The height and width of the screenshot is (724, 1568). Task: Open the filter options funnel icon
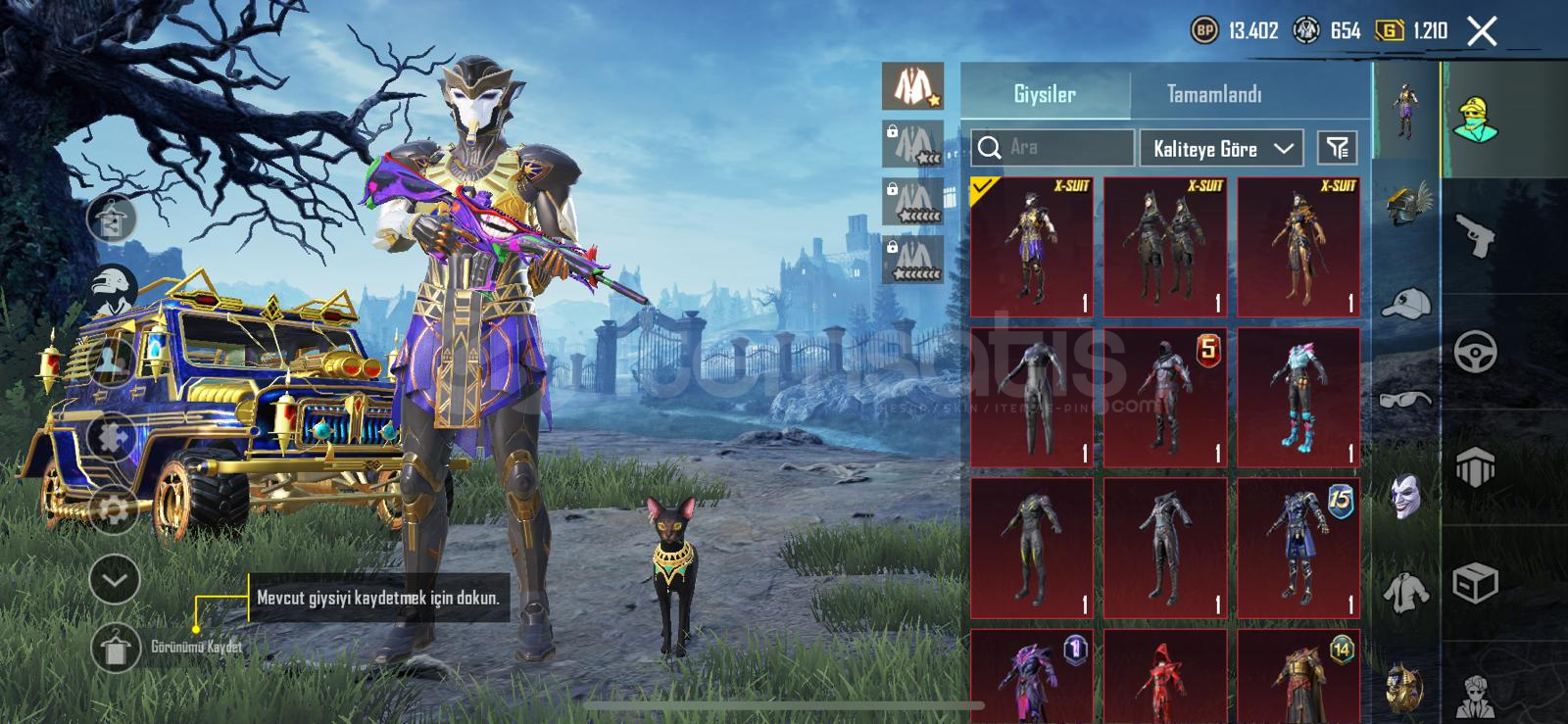pyautogui.click(x=1337, y=148)
